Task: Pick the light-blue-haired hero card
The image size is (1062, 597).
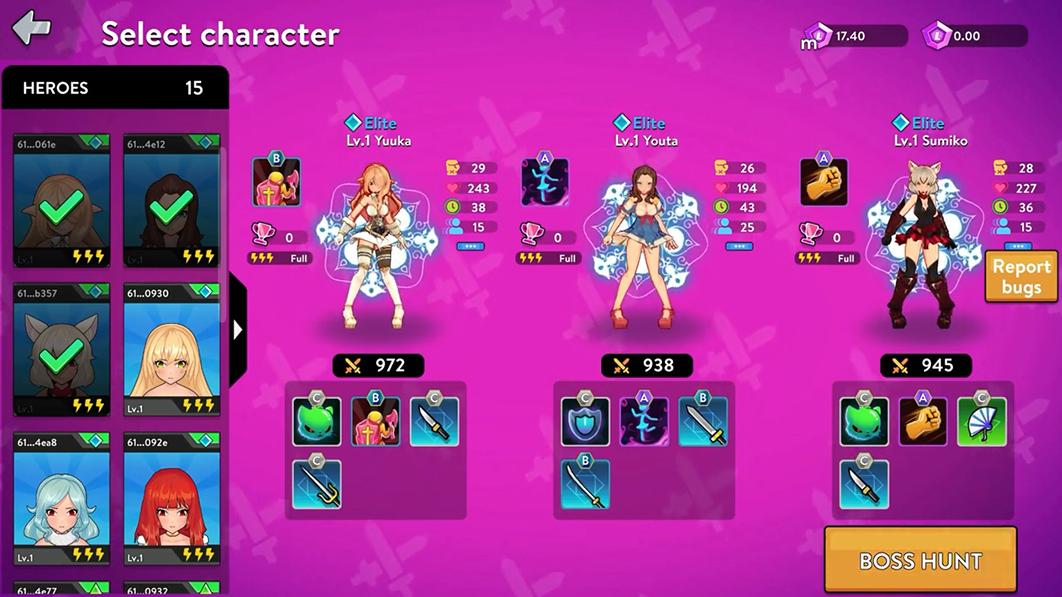Action: (62, 500)
